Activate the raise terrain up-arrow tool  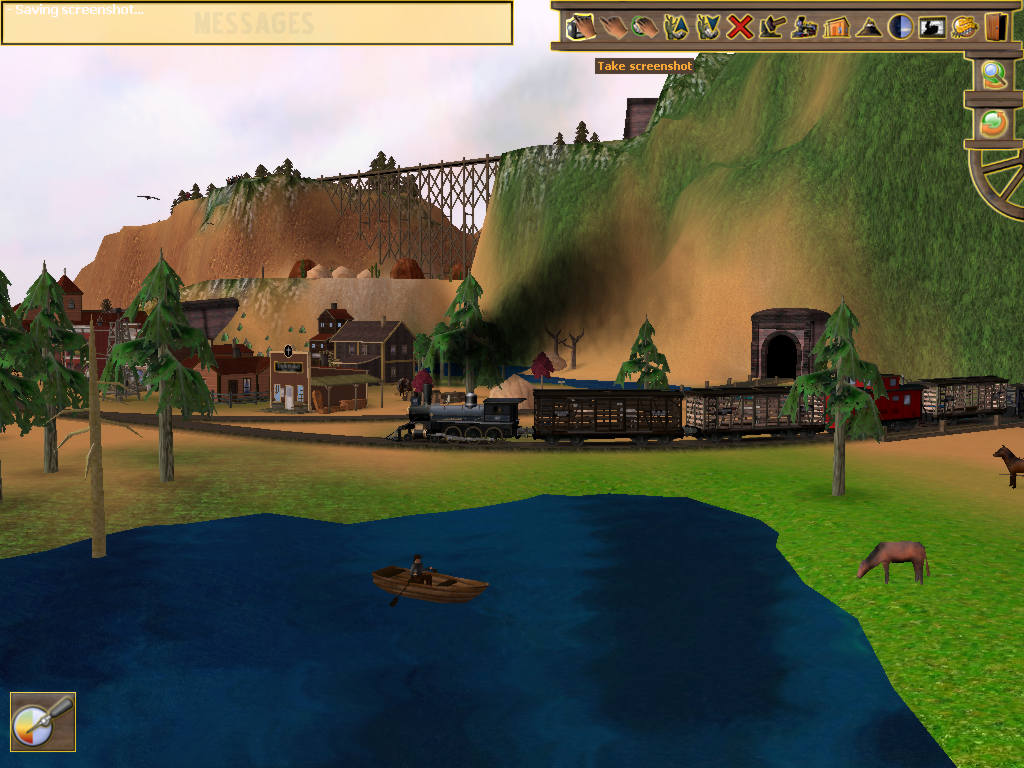pyautogui.click(x=677, y=26)
